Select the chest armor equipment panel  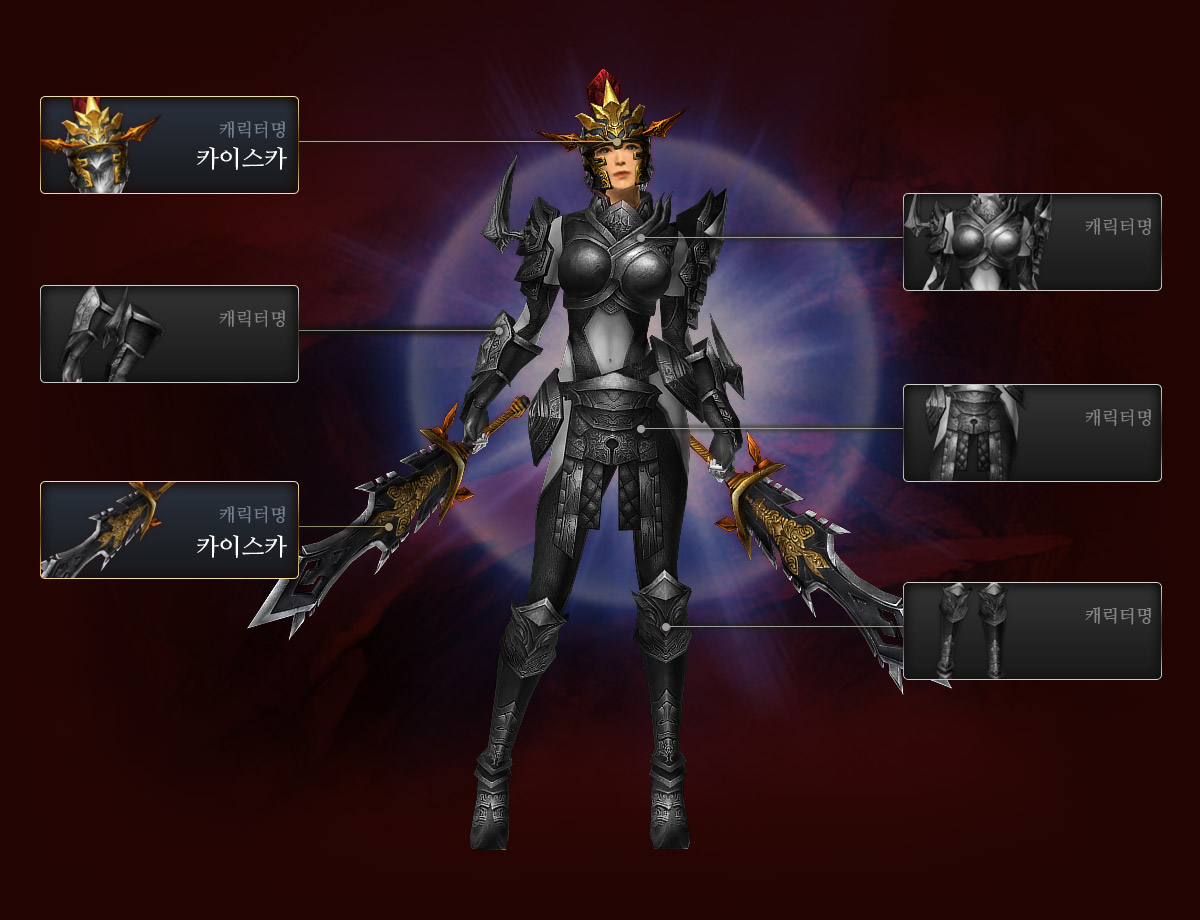coord(1032,242)
